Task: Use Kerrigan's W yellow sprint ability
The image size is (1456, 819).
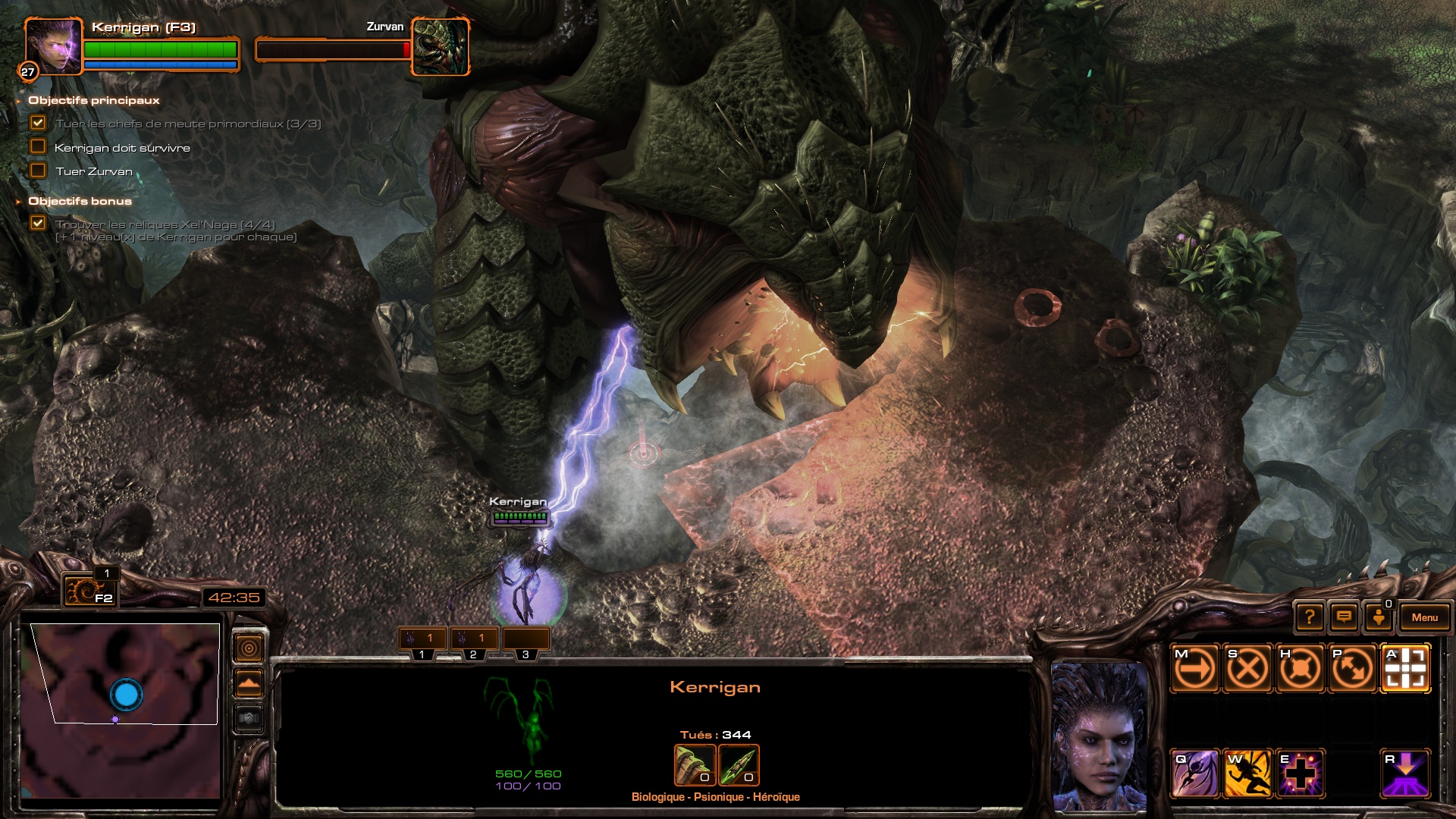Action: click(x=1247, y=774)
